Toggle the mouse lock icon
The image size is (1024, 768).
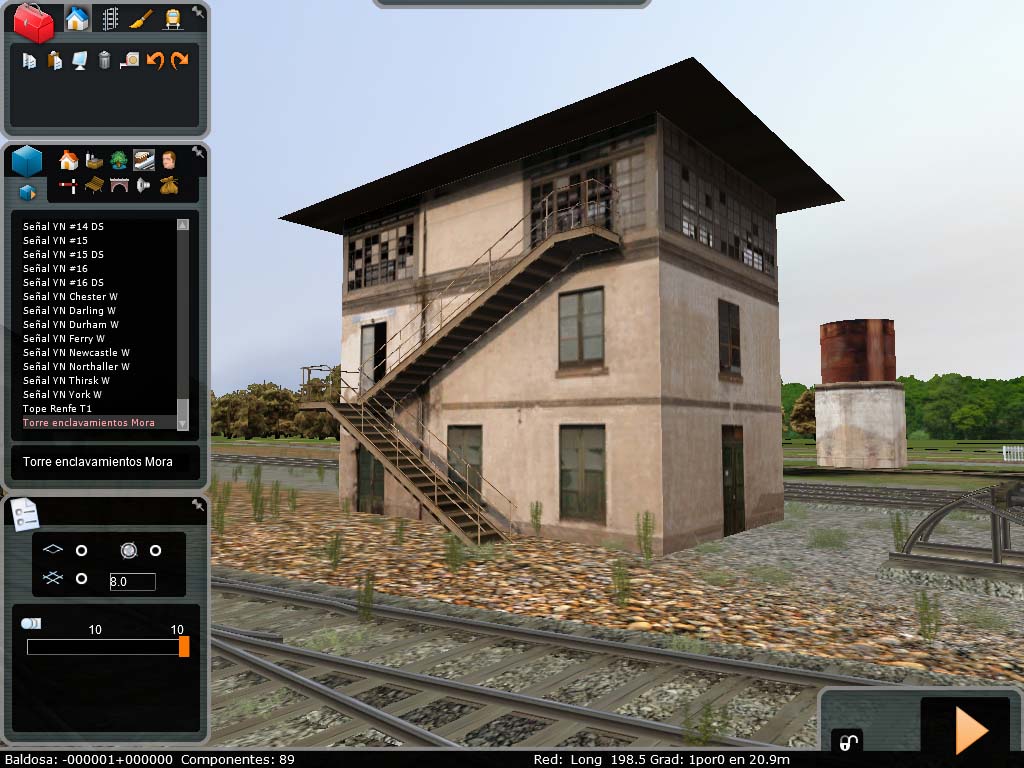coord(847,741)
